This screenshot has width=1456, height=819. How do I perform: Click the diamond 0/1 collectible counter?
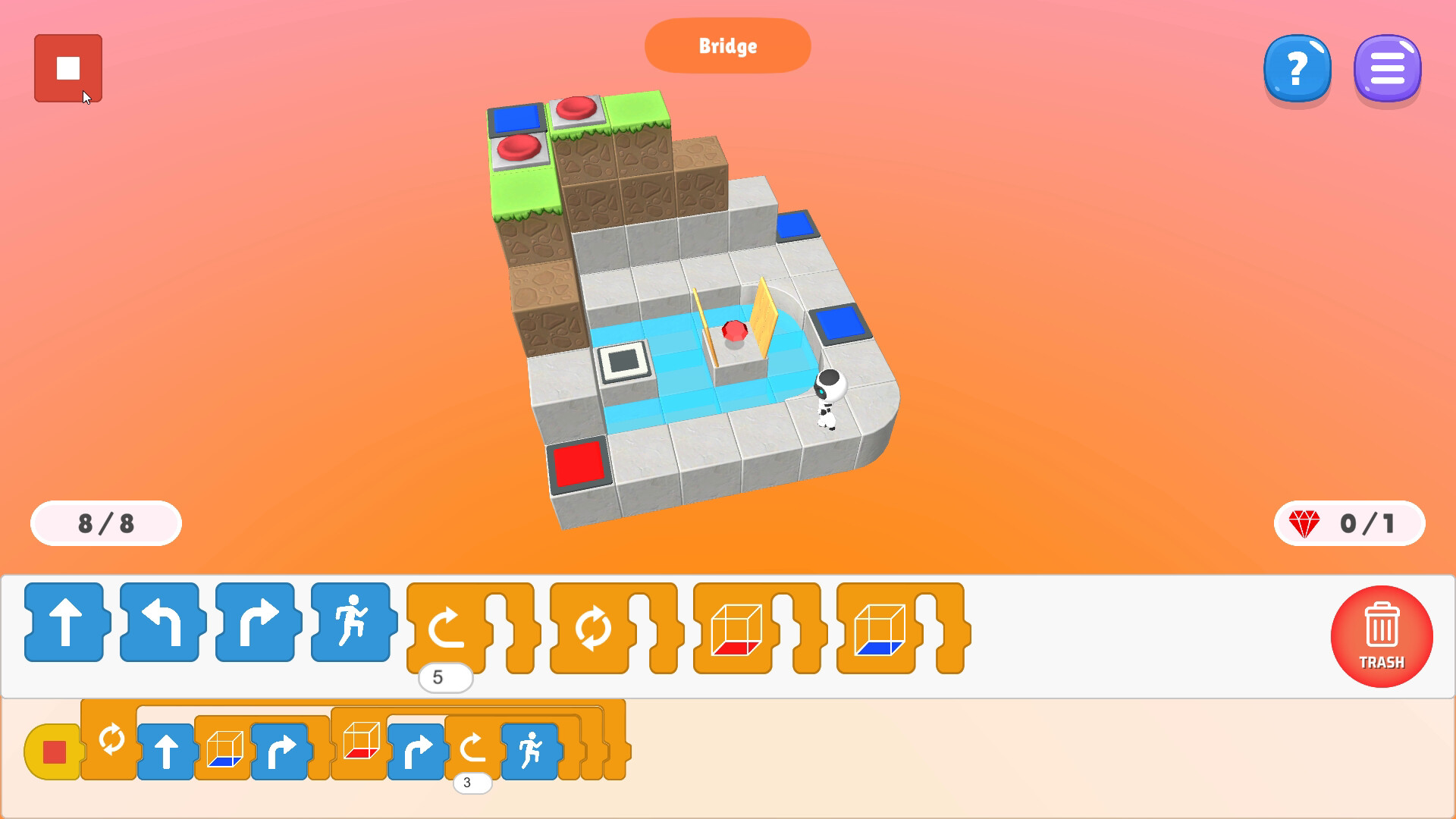(1349, 523)
